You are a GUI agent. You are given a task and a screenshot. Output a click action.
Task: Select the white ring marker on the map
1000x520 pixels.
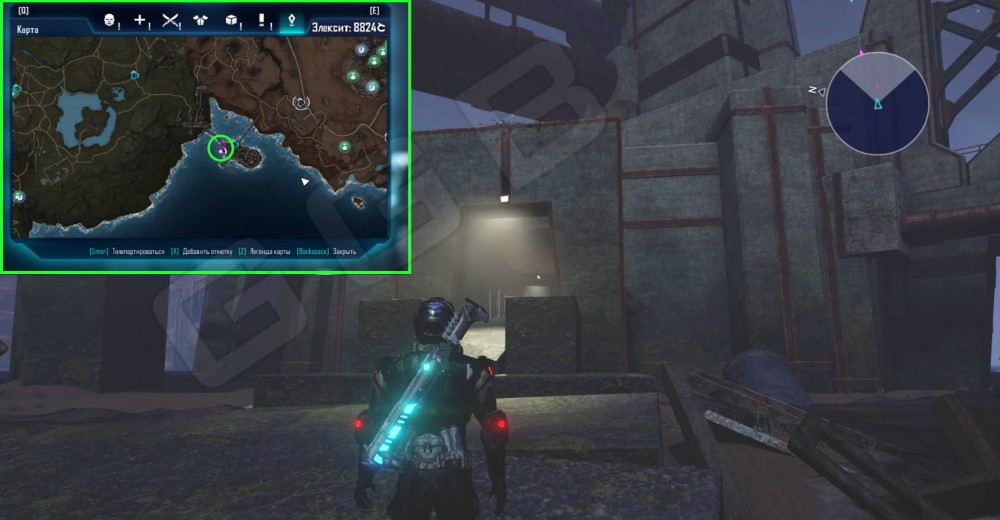click(301, 102)
